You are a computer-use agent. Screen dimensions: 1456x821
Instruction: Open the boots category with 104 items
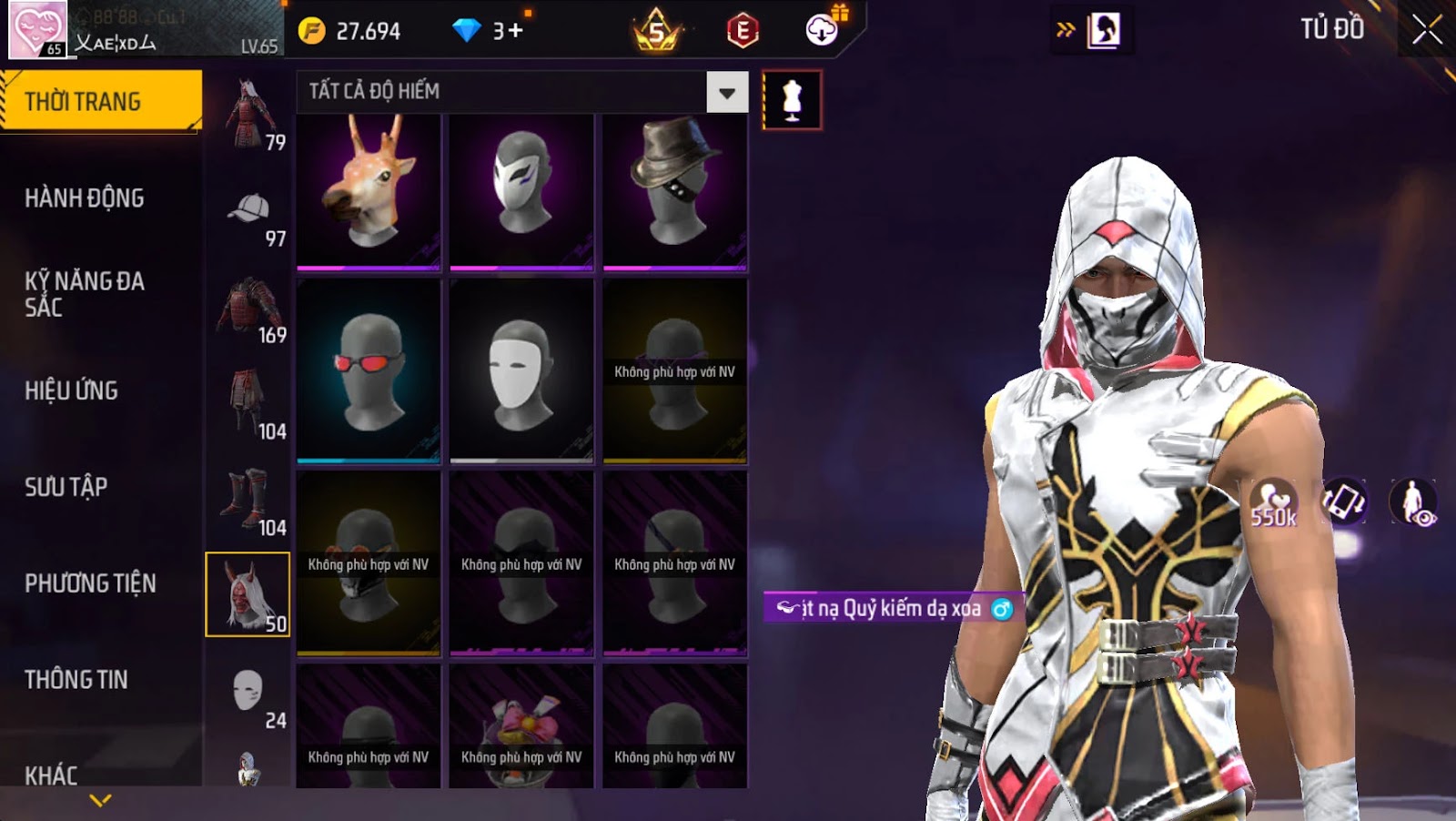[248, 502]
